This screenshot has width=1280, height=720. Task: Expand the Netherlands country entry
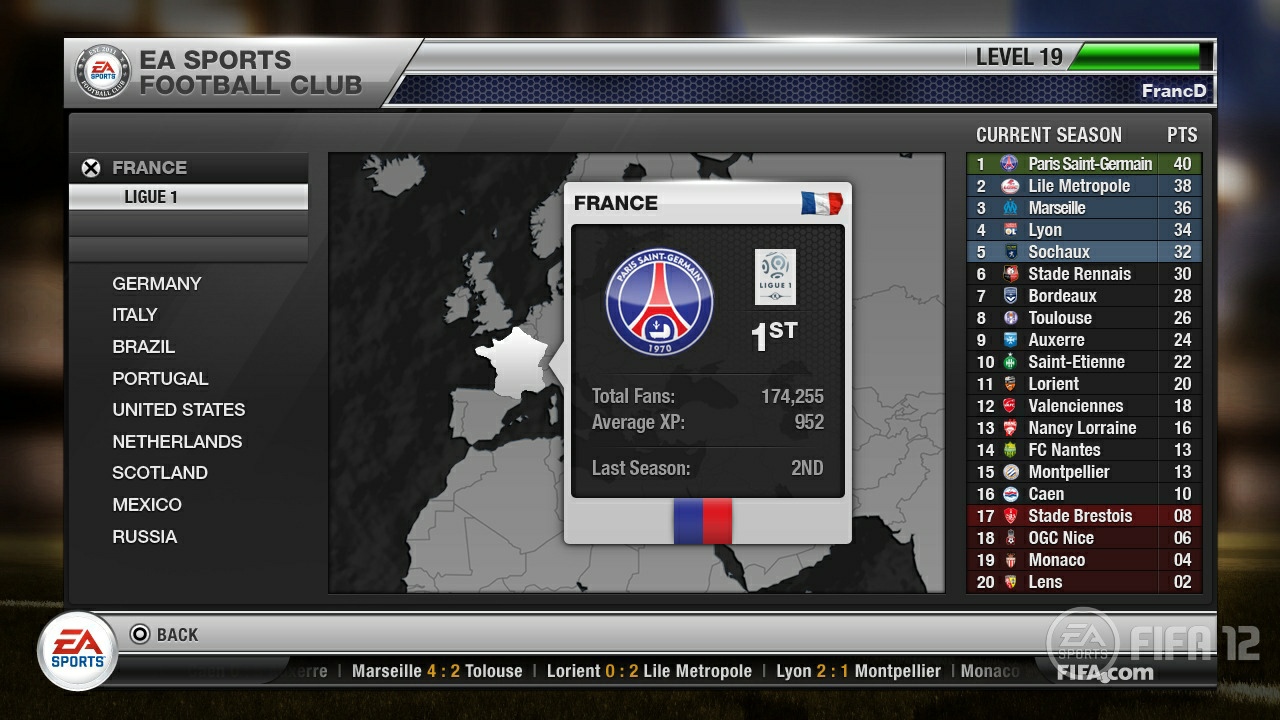click(x=176, y=441)
